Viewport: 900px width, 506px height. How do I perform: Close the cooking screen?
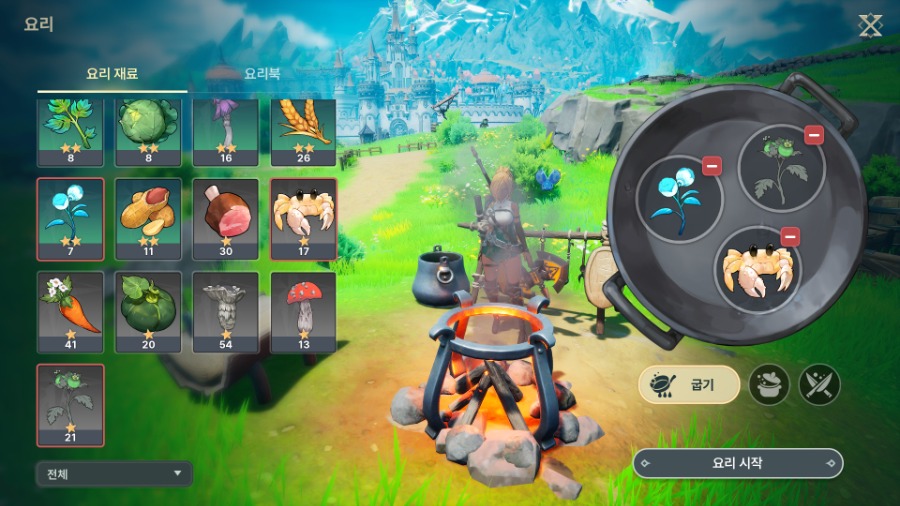[870, 26]
